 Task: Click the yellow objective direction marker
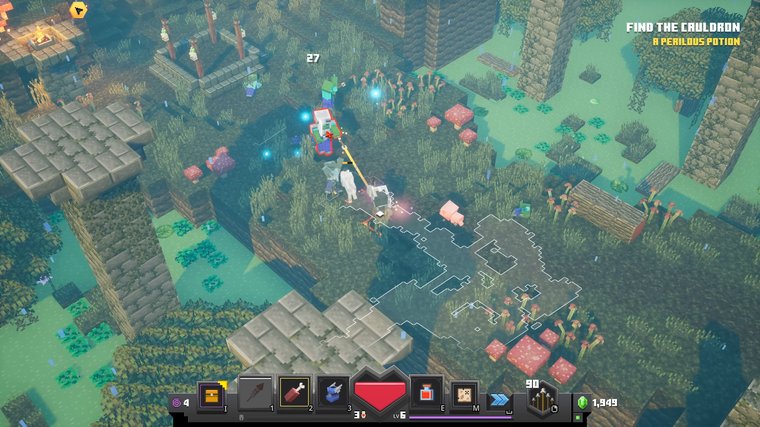(79, 10)
